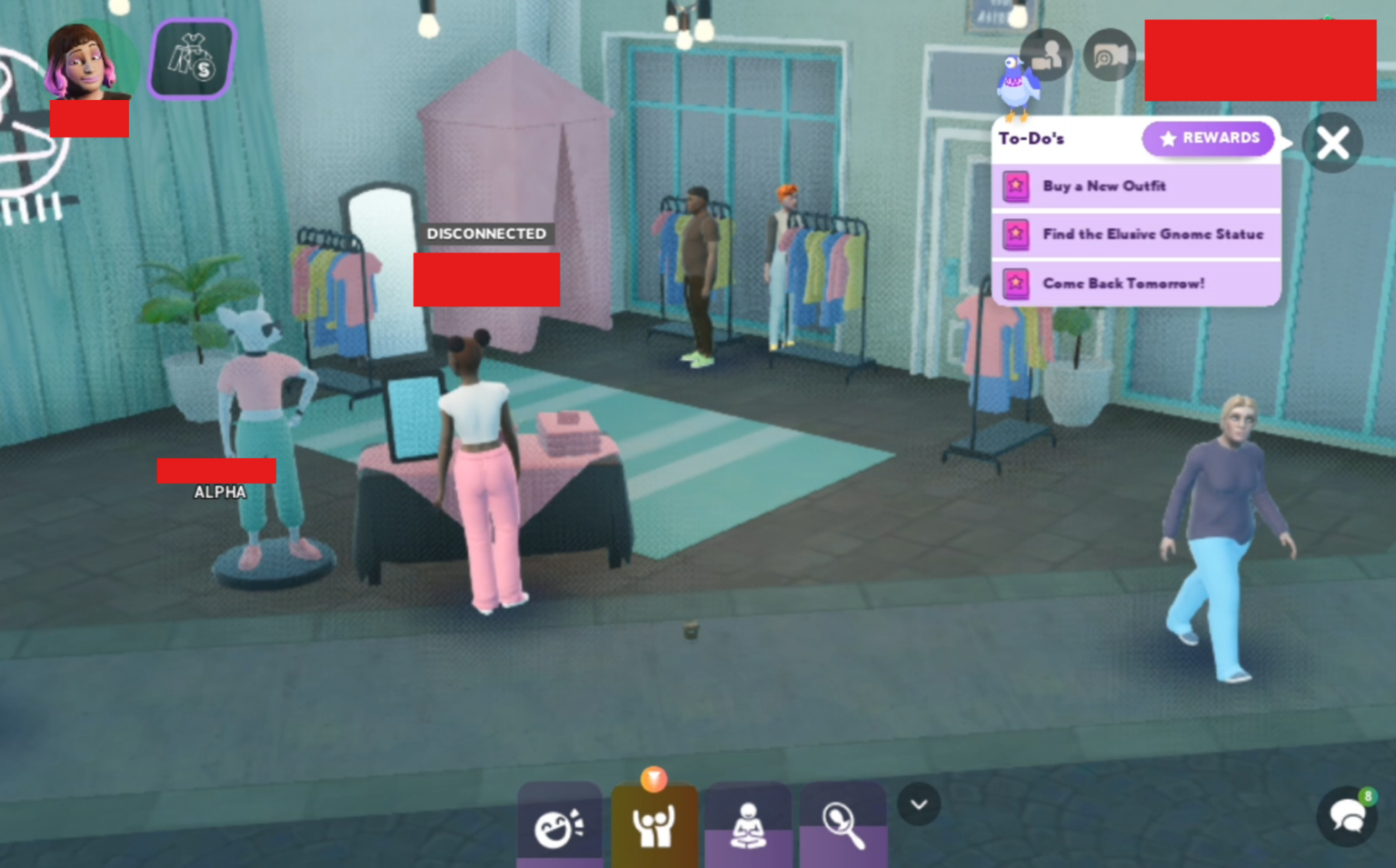This screenshot has height=868, width=1396.
Task: Open the selfie camera mode
Action: (x=1045, y=55)
